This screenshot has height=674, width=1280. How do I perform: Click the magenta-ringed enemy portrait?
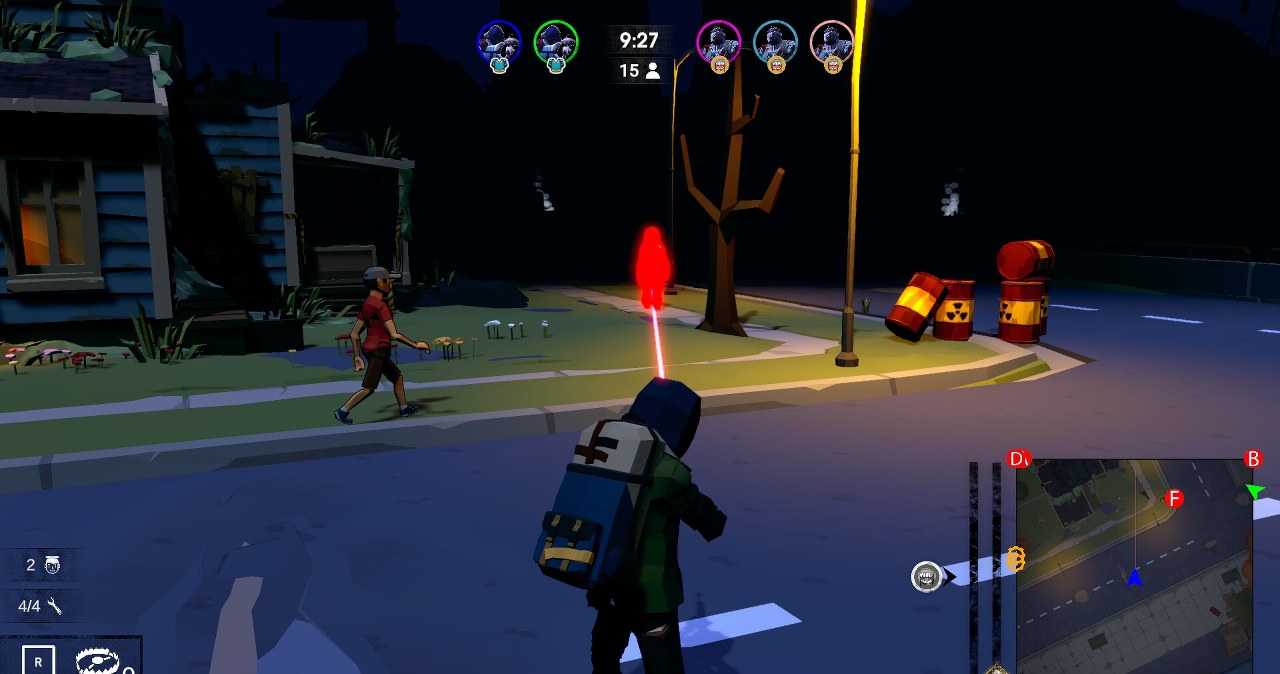pos(718,42)
